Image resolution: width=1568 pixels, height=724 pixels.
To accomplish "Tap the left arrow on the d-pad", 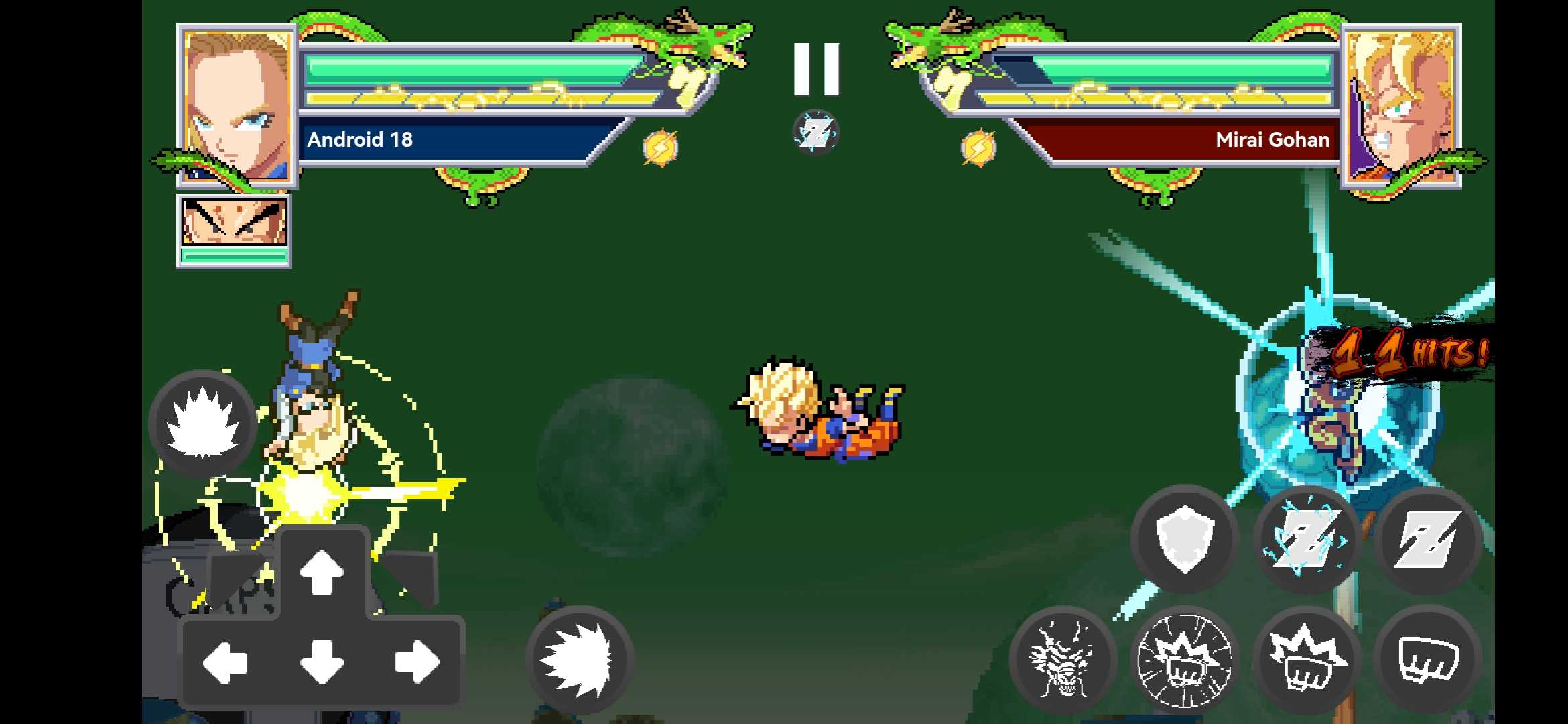I will point(225,662).
